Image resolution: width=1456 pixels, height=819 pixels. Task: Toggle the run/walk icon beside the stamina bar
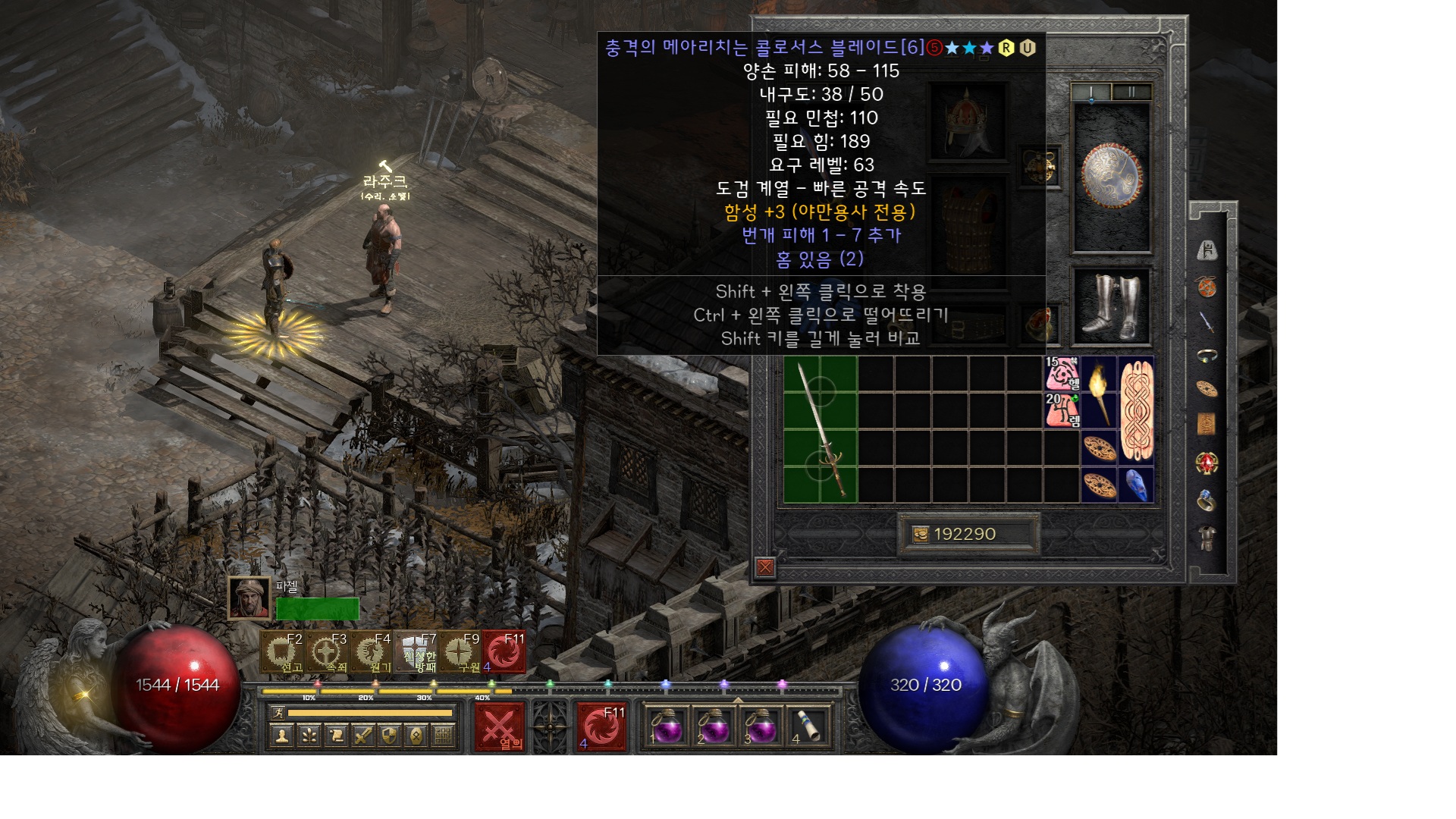point(279,713)
